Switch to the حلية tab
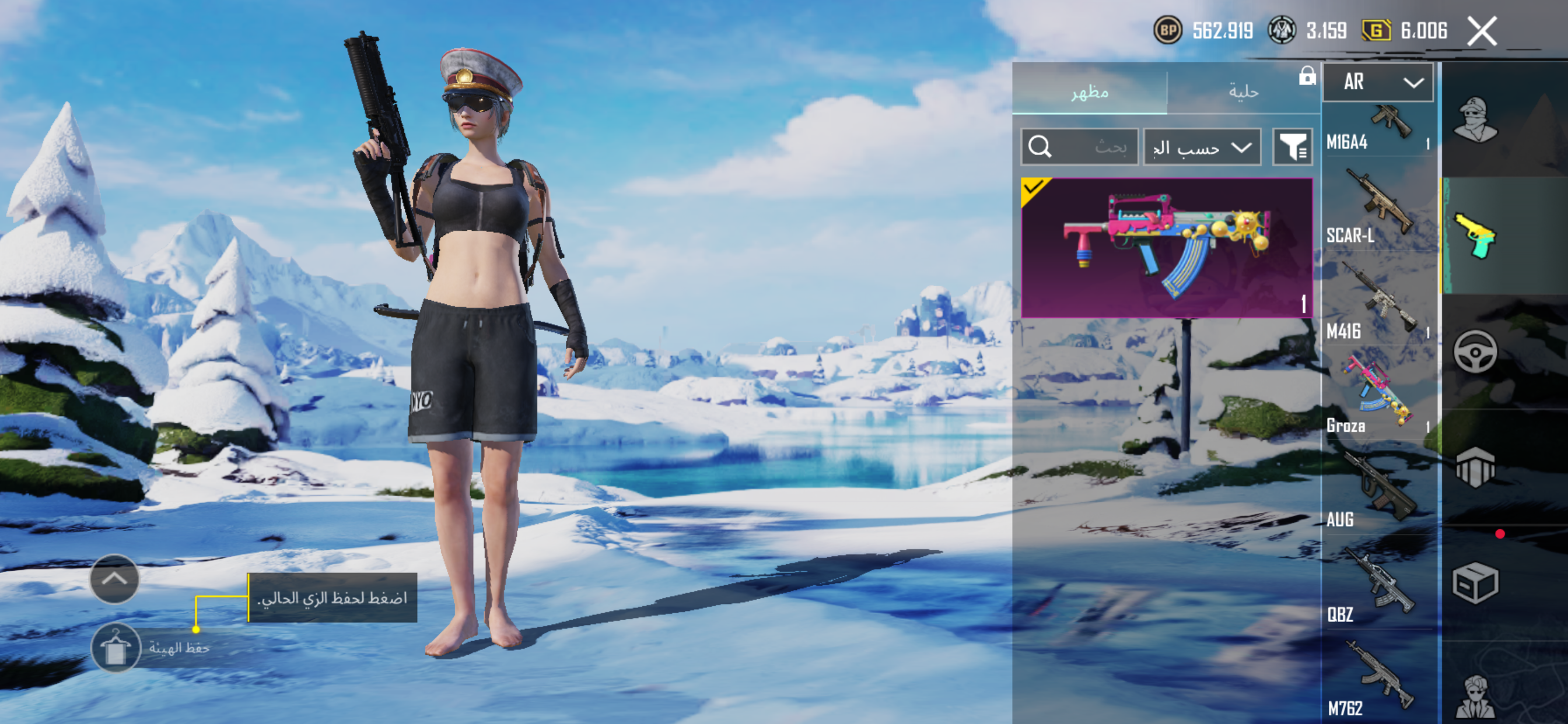Viewport: 1568px width, 724px height. (1243, 92)
